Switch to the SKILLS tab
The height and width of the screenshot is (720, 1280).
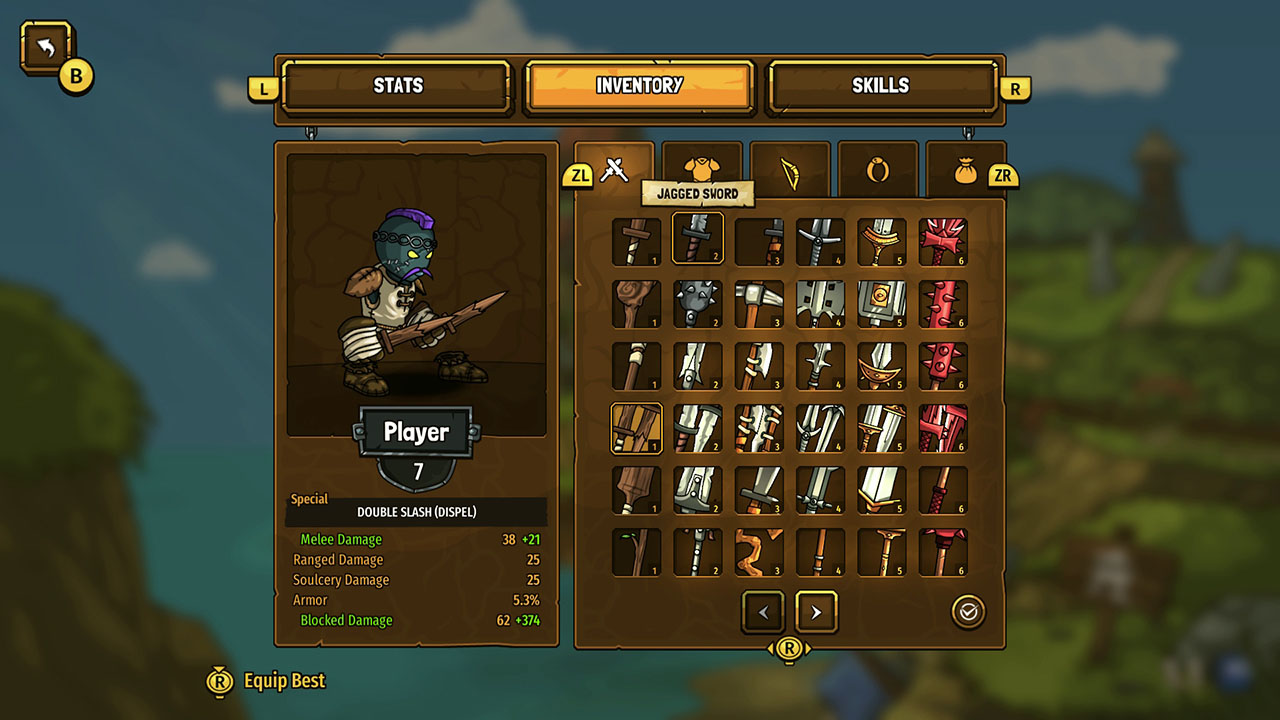[x=881, y=86]
